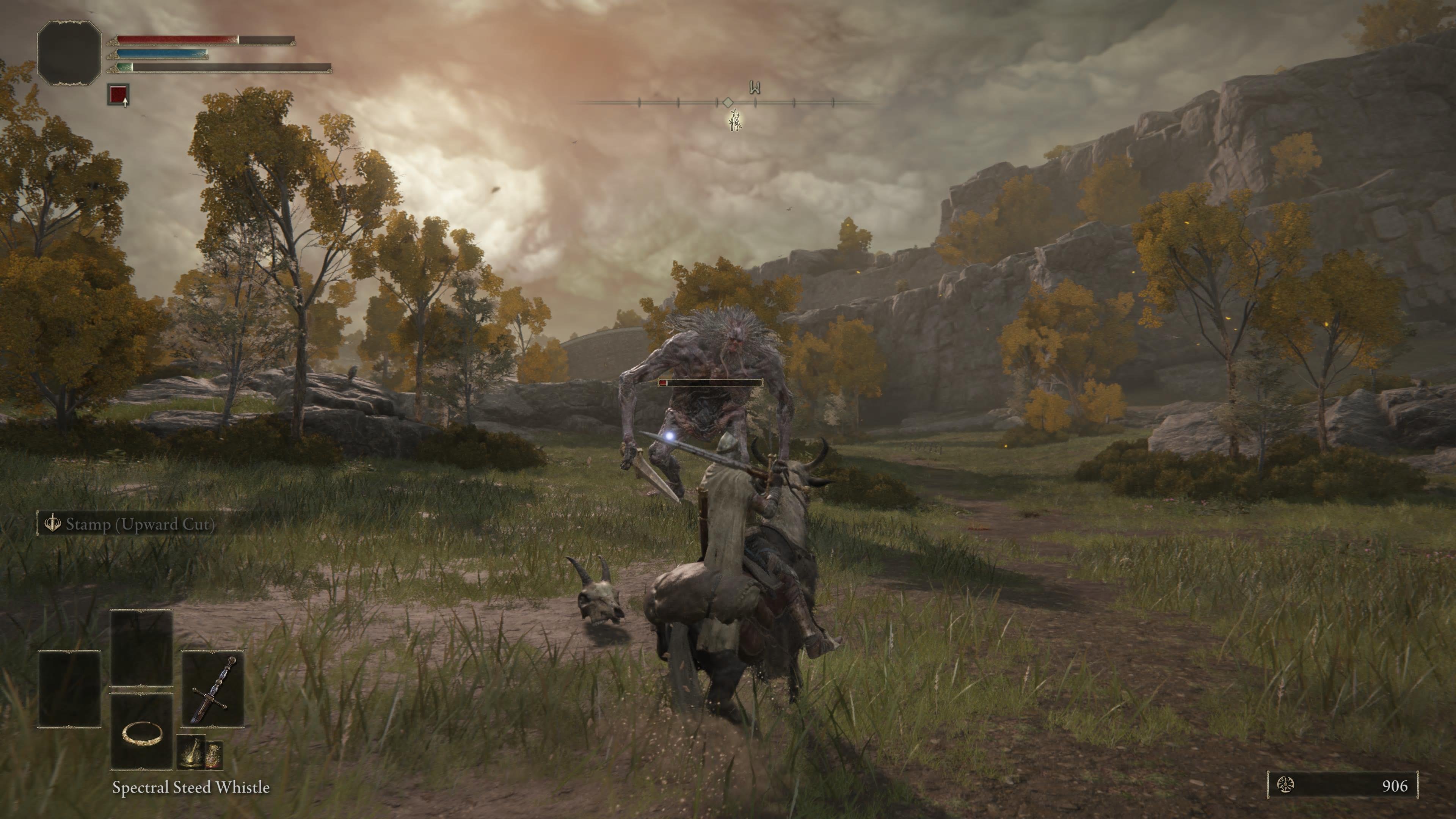Click the golden grace marker under the compass
This screenshot has width=1456, height=819.
click(x=735, y=121)
